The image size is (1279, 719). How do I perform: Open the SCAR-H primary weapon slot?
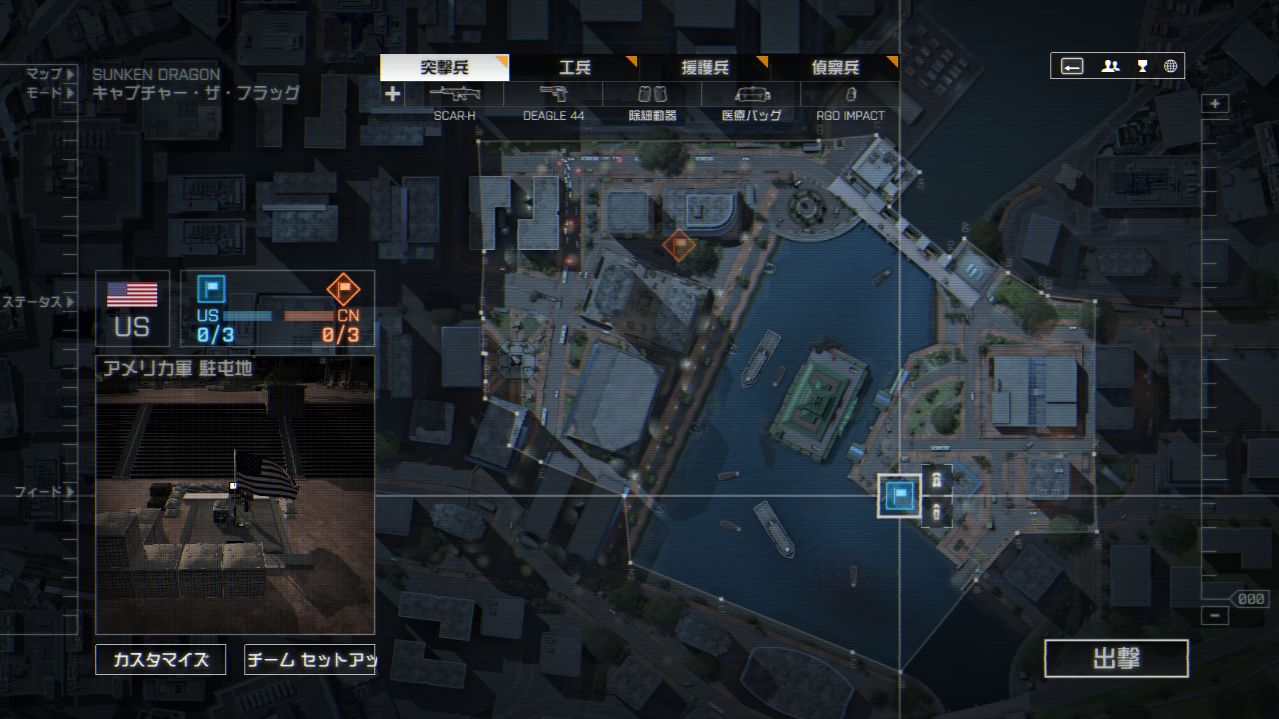point(455,101)
